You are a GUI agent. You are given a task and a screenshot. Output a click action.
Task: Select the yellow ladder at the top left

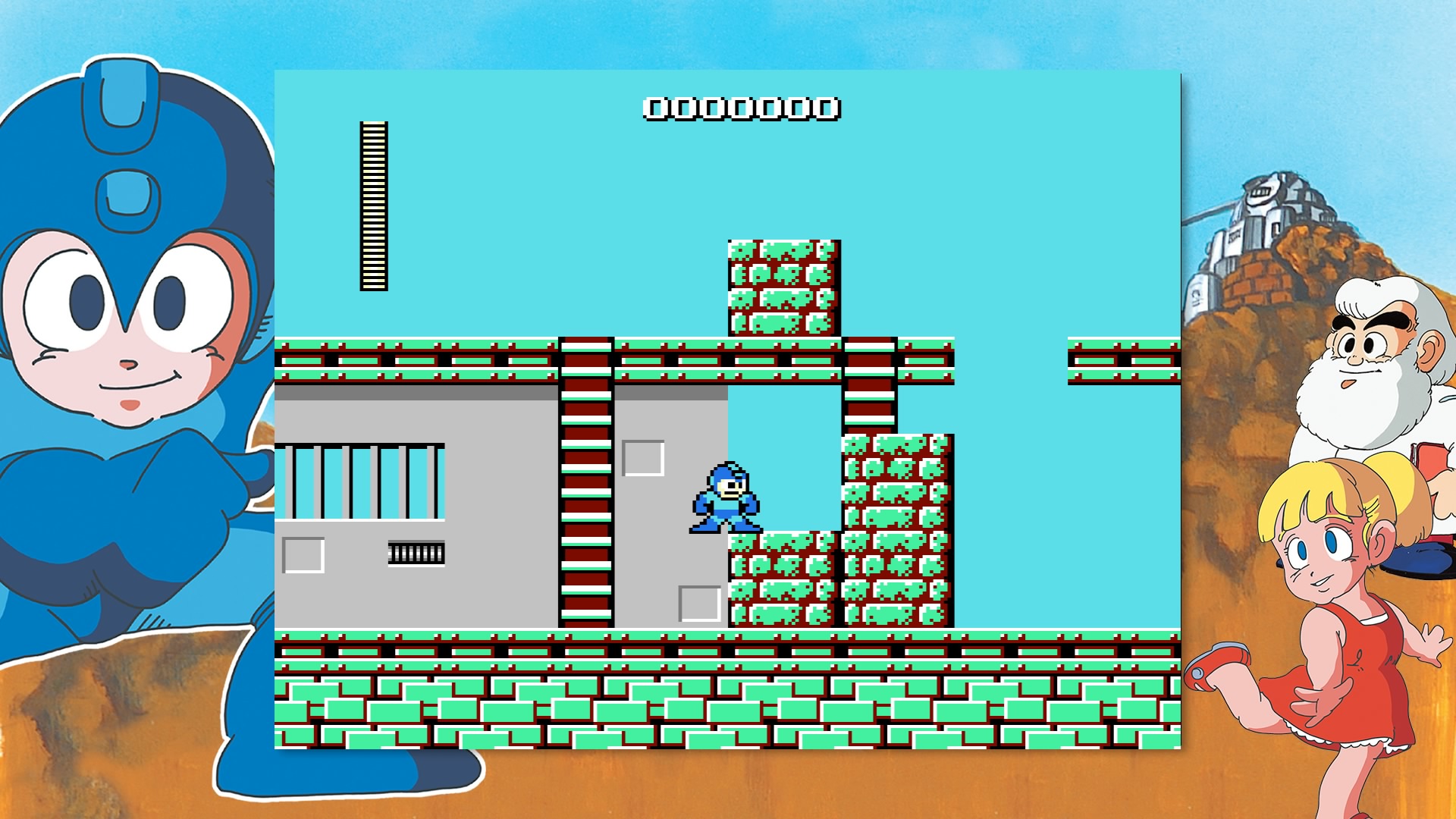click(372, 205)
